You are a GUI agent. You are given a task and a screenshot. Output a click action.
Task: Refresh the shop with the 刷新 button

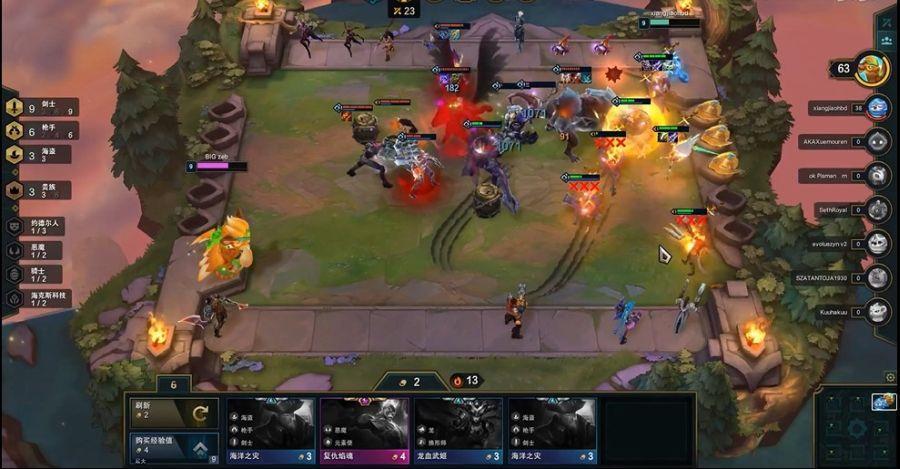coord(173,411)
